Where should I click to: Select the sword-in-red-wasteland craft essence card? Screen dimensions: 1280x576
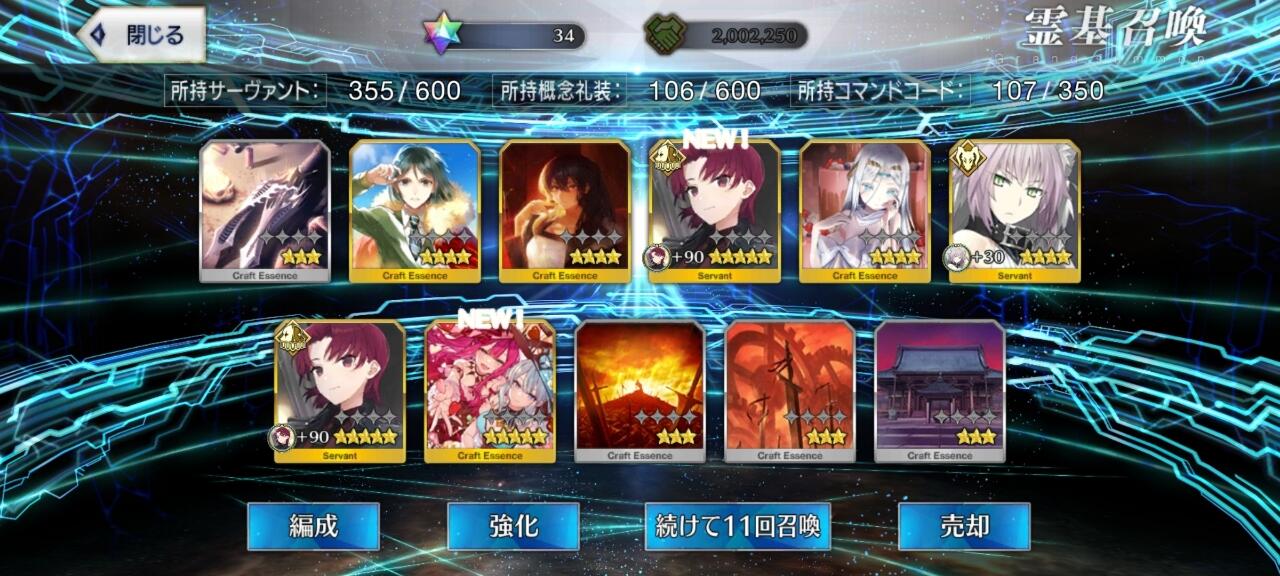coord(790,391)
